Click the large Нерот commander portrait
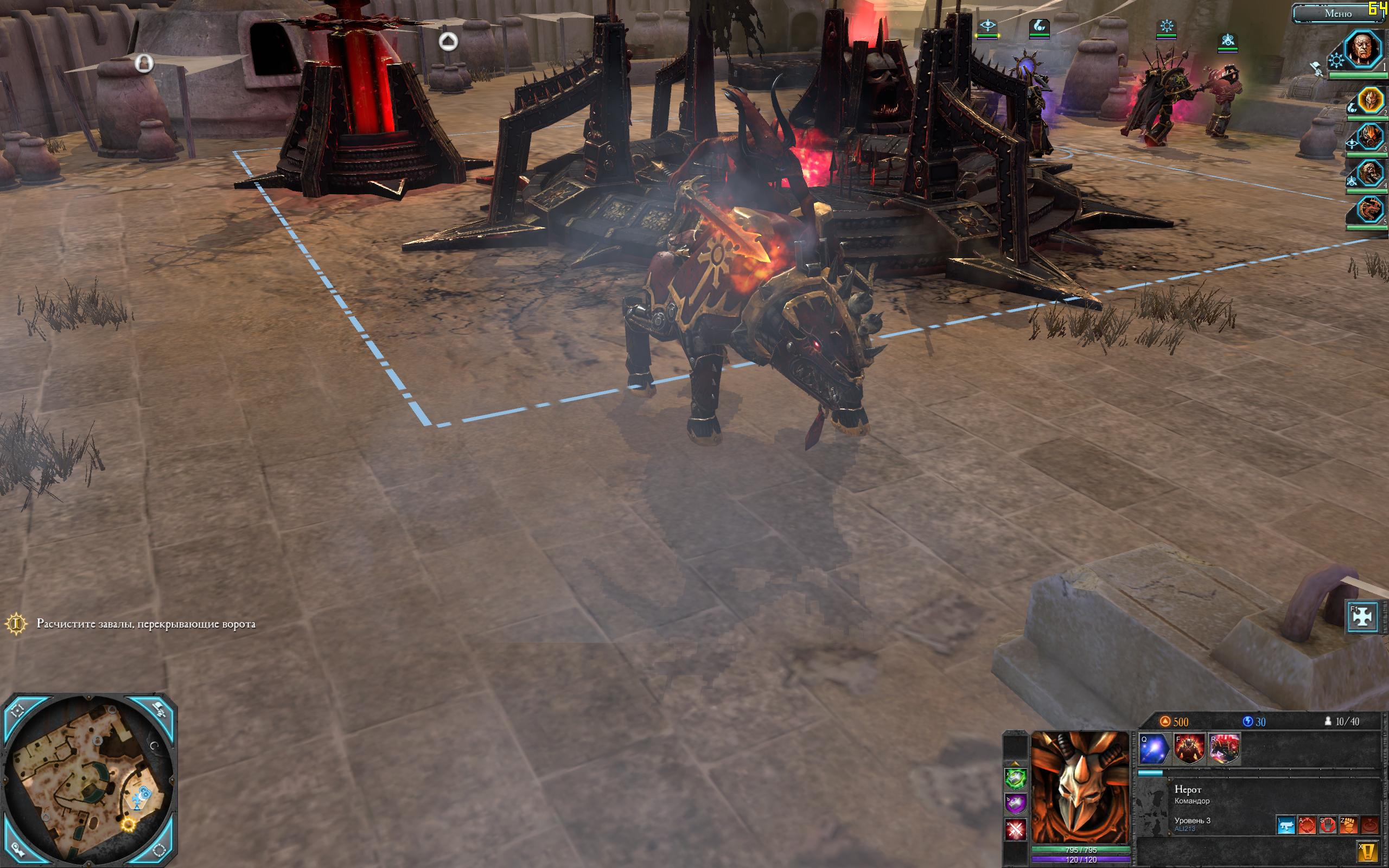Screen dimensions: 1389x868 (x=1080, y=788)
